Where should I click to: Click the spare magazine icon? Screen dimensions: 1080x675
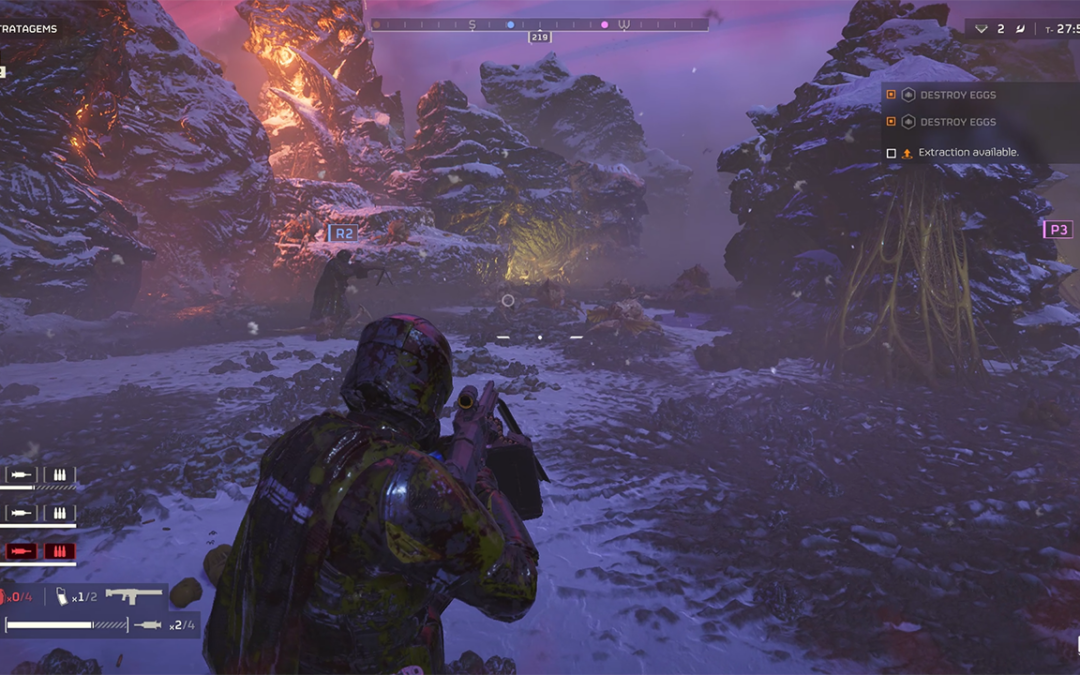(63, 596)
